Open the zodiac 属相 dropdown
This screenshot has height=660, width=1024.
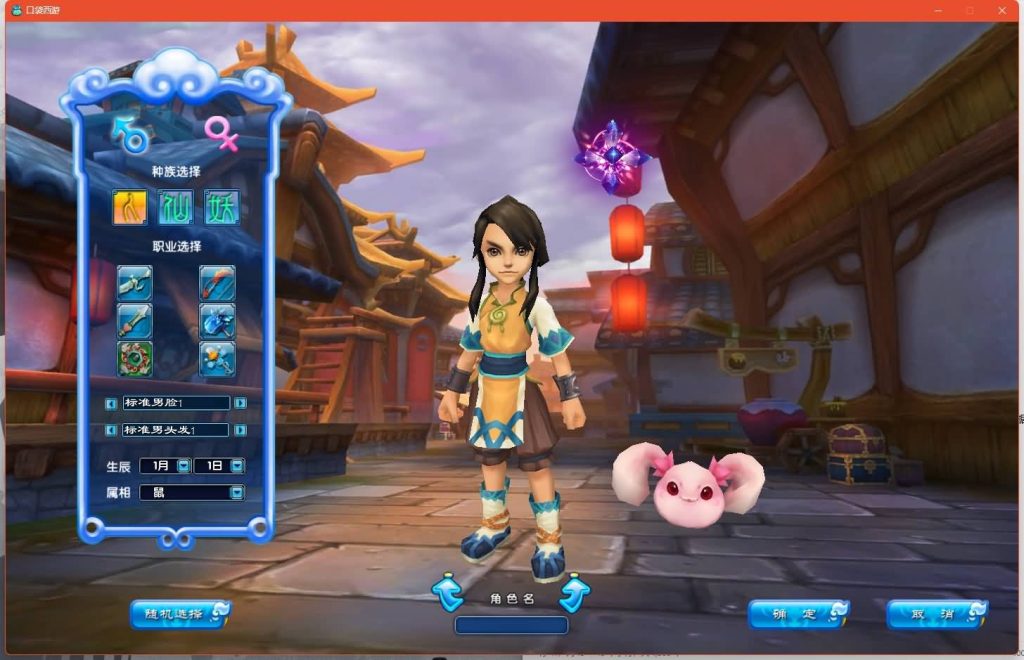(236, 492)
